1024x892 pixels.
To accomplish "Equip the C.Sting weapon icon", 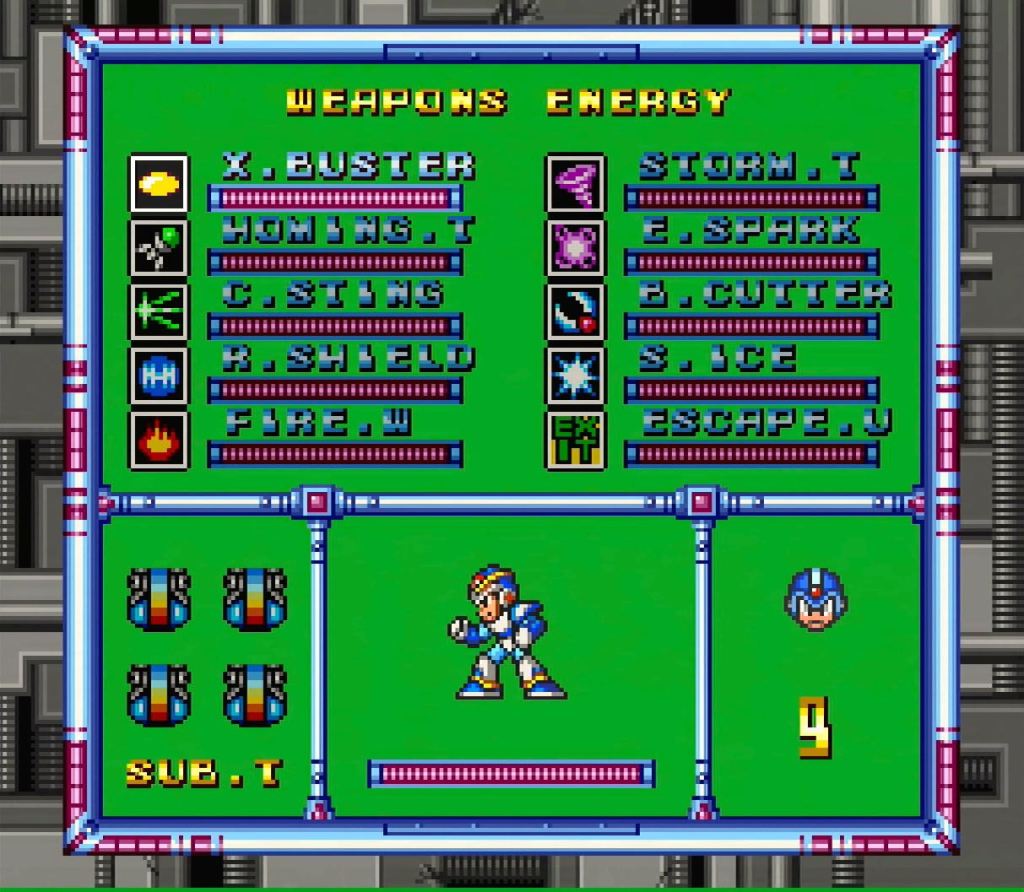I will click(159, 312).
